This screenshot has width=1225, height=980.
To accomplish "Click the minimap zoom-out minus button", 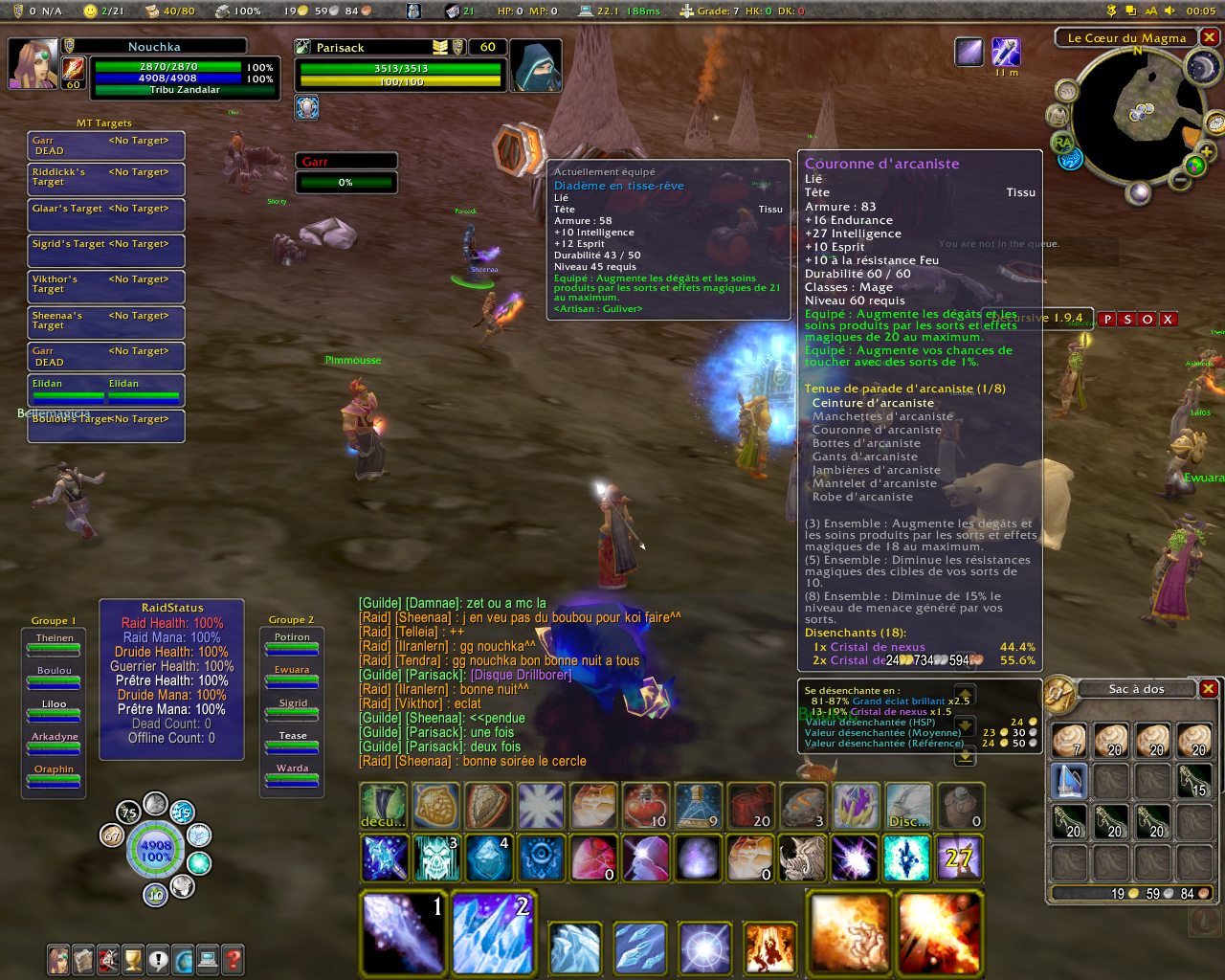I will pos(1180,180).
